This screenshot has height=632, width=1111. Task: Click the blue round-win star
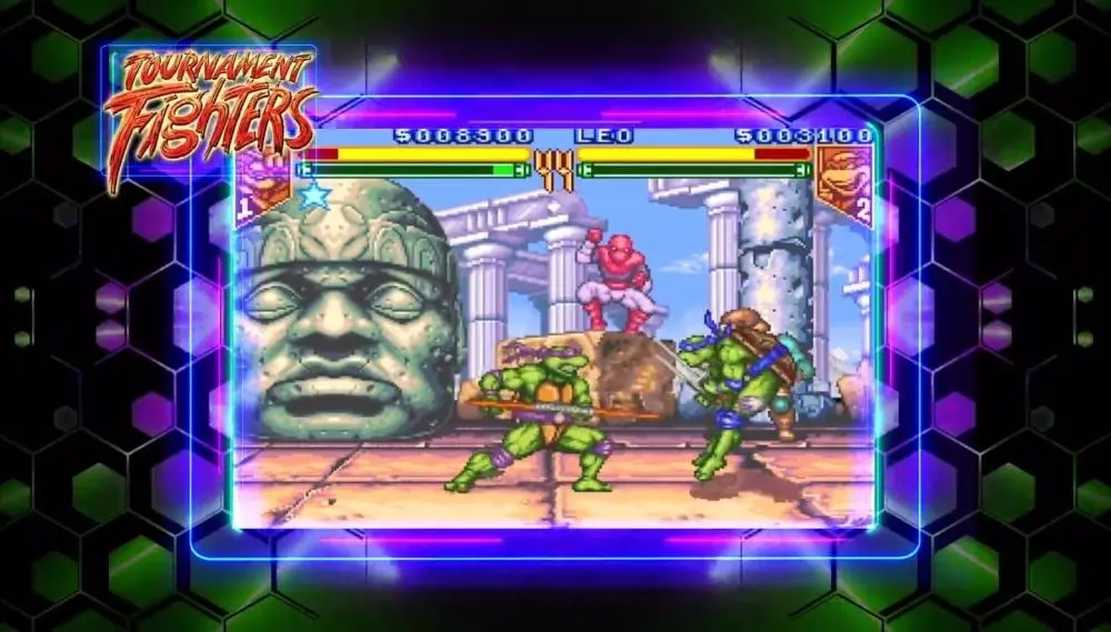(x=314, y=195)
